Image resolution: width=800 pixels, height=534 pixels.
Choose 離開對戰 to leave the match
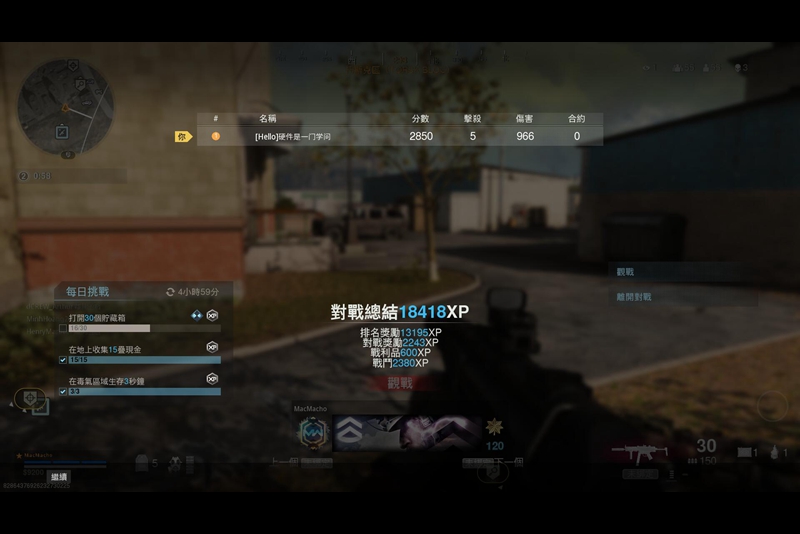pyautogui.click(x=633, y=297)
